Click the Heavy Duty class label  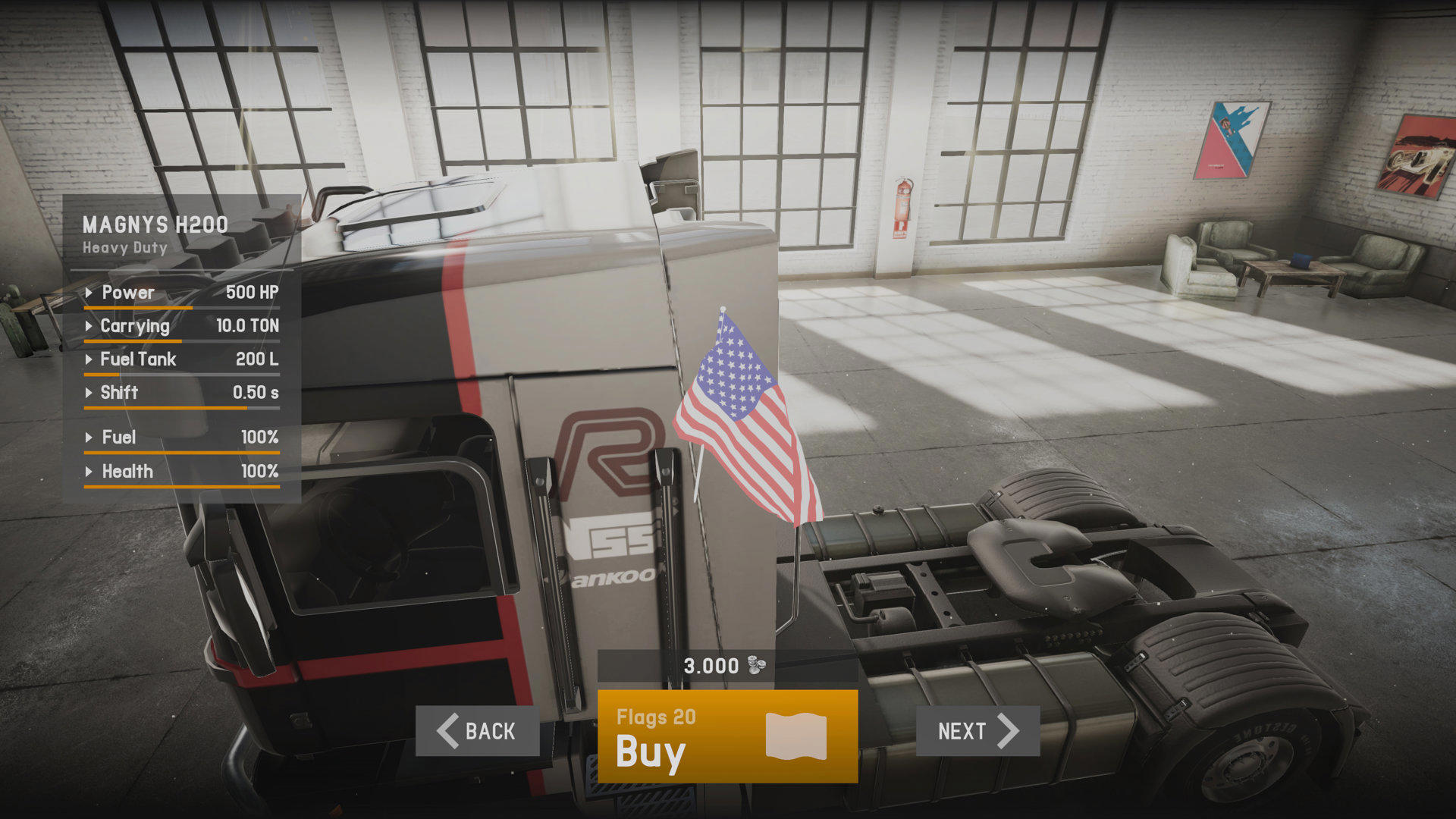click(124, 247)
